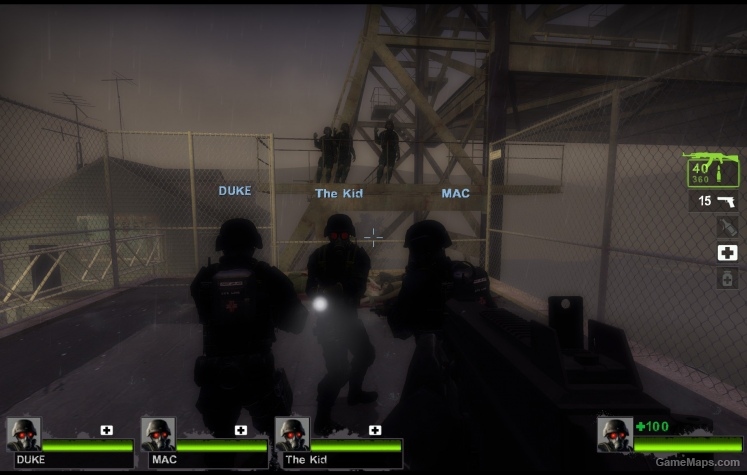Choose the first aid kit slot
This screenshot has width=747, height=475.
(727, 253)
